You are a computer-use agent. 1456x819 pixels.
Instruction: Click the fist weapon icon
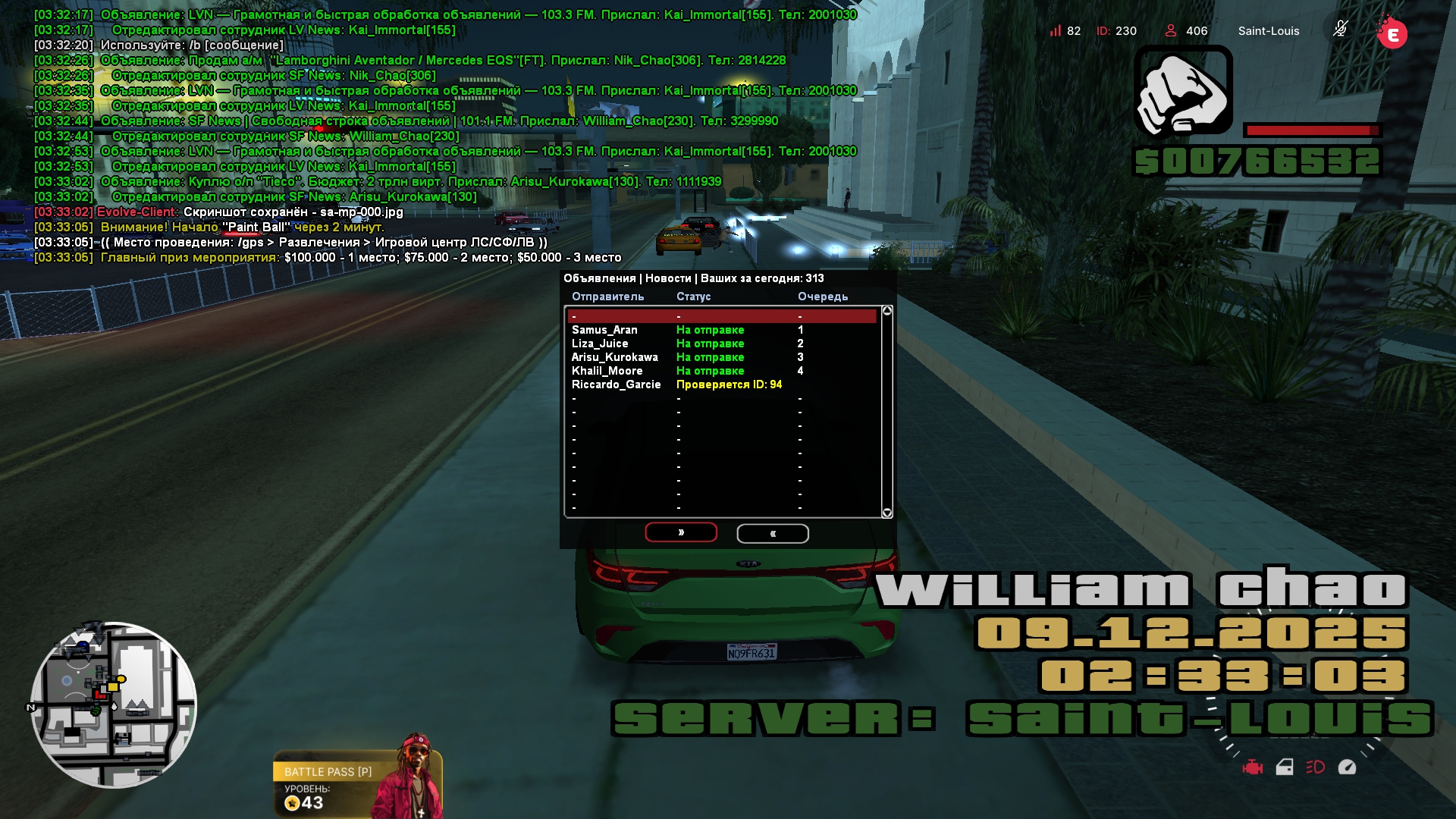(1182, 91)
